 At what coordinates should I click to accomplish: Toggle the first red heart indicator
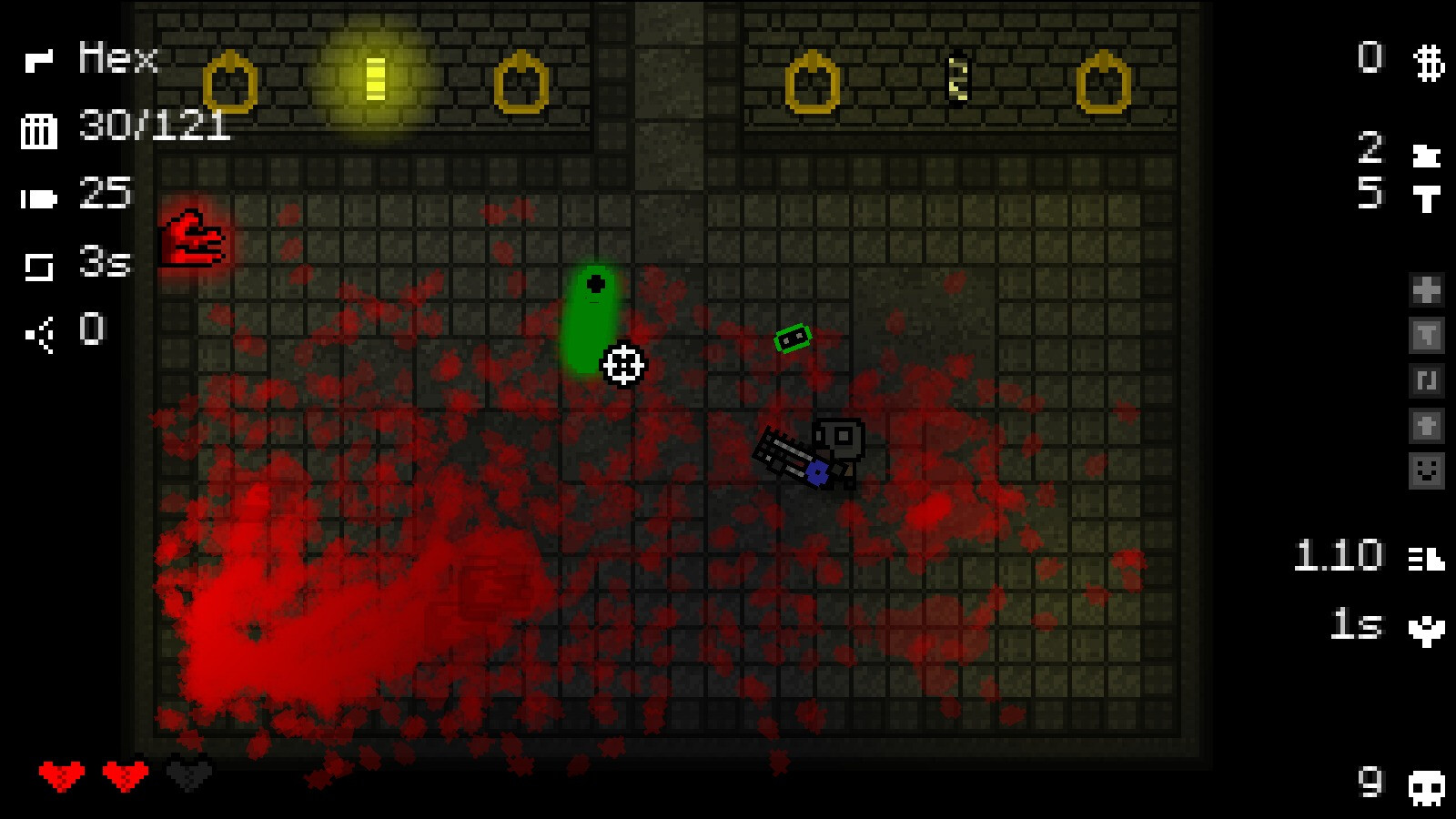coord(62,774)
